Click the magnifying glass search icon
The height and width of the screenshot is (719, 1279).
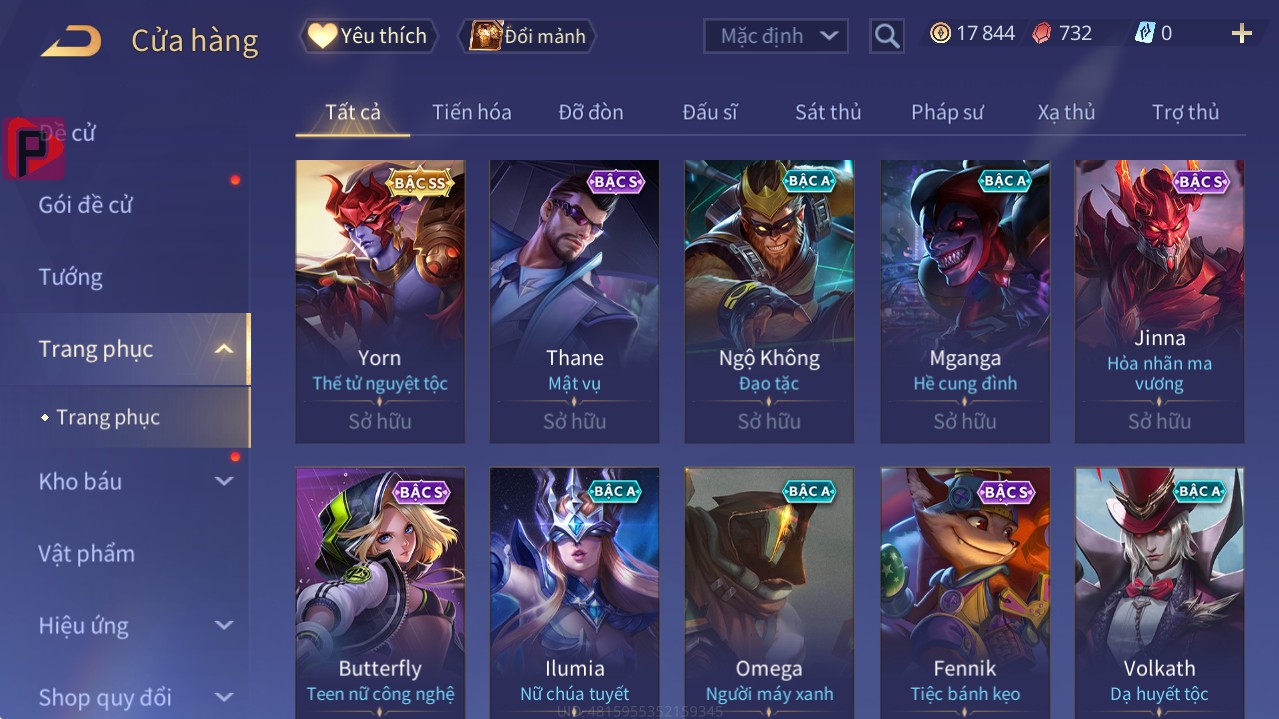(x=887, y=36)
